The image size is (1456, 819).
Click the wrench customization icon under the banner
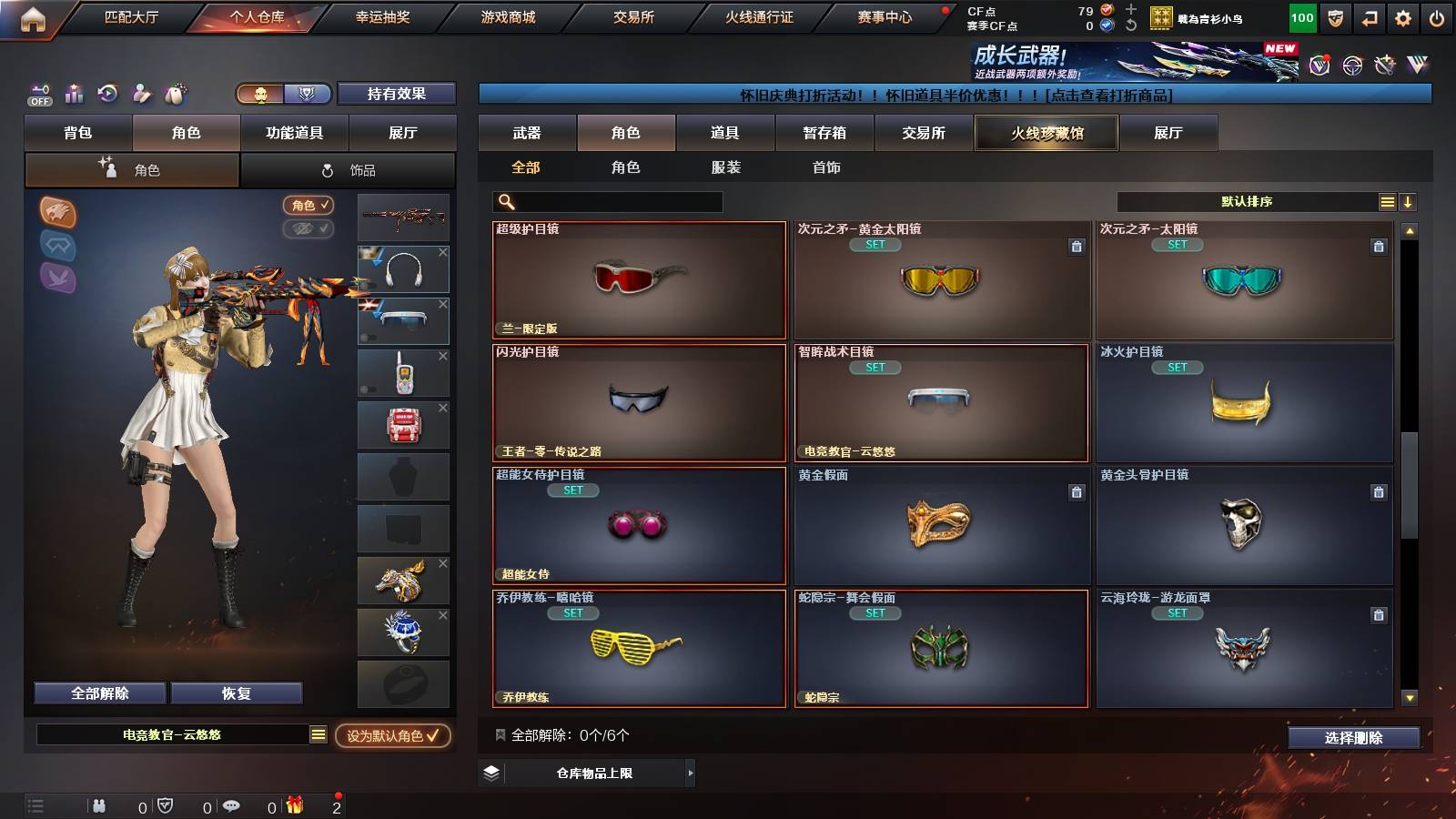pos(1383,66)
